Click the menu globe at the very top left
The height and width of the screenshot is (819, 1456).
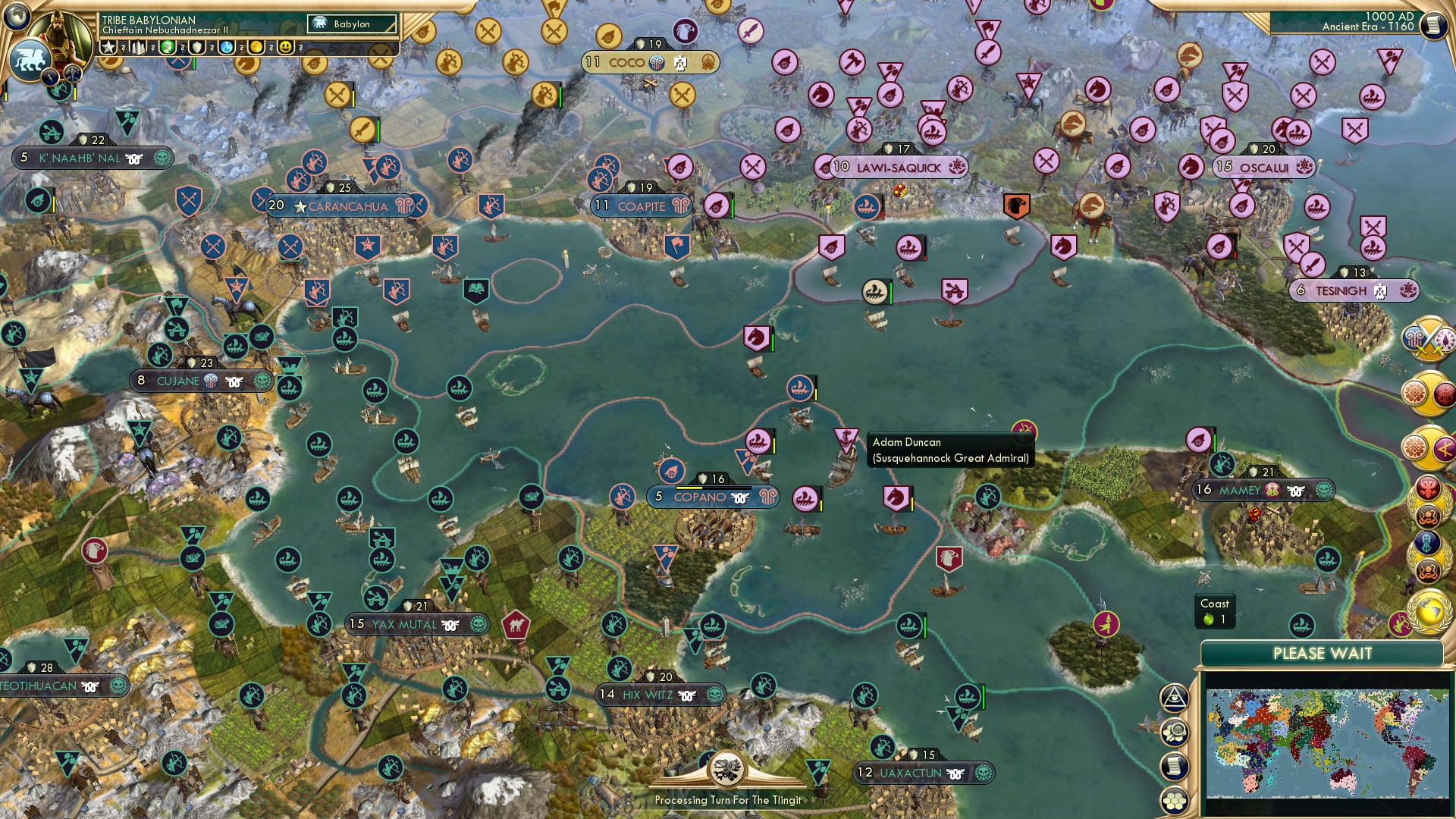15,17
